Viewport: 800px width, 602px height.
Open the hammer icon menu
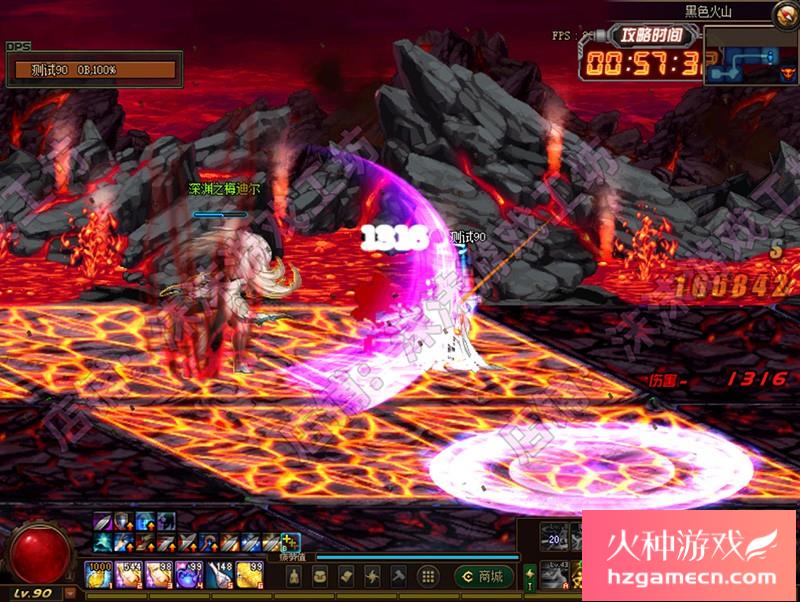400,576
